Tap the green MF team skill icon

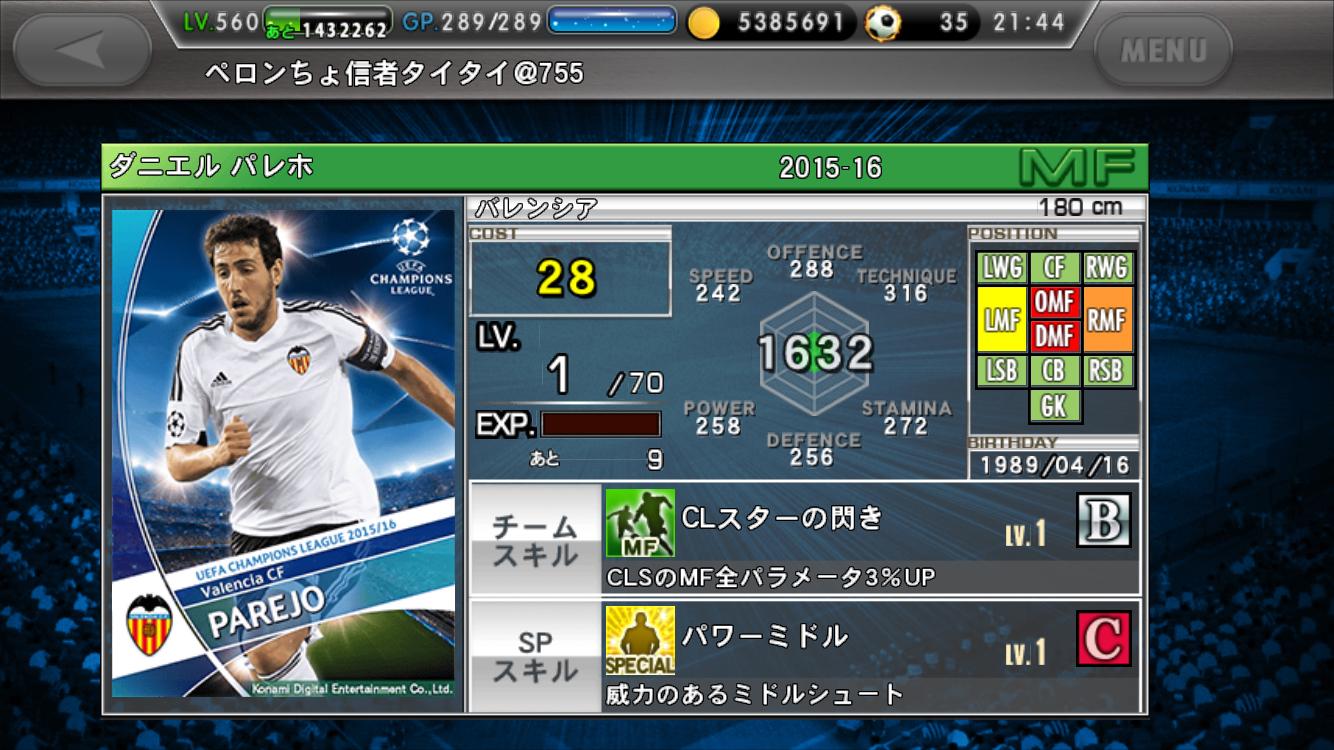[x=640, y=523]
